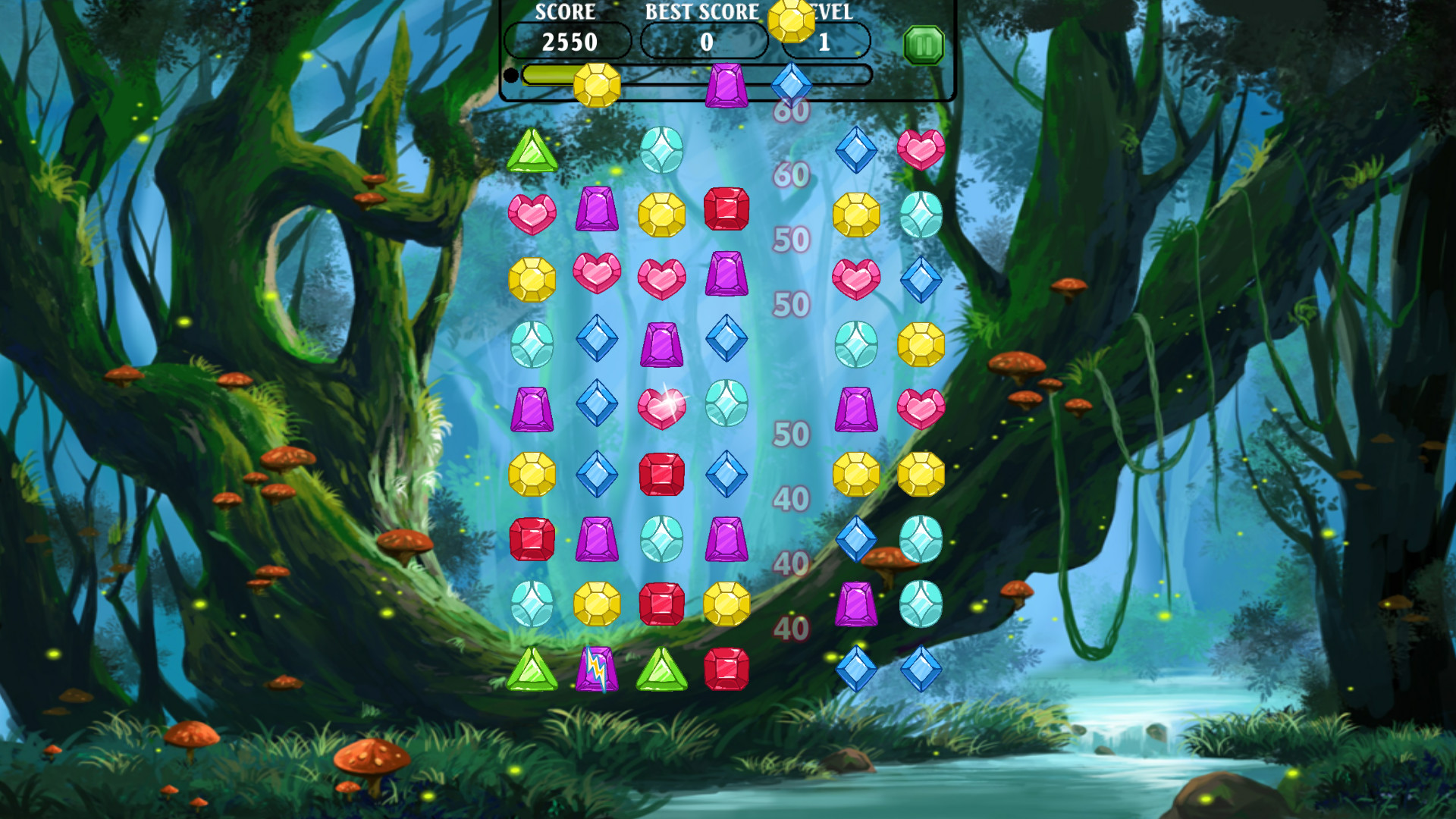Screen dimensions: 1456x819
Task: Click the pink heart gem in the top row
Action: coord(922,150)
